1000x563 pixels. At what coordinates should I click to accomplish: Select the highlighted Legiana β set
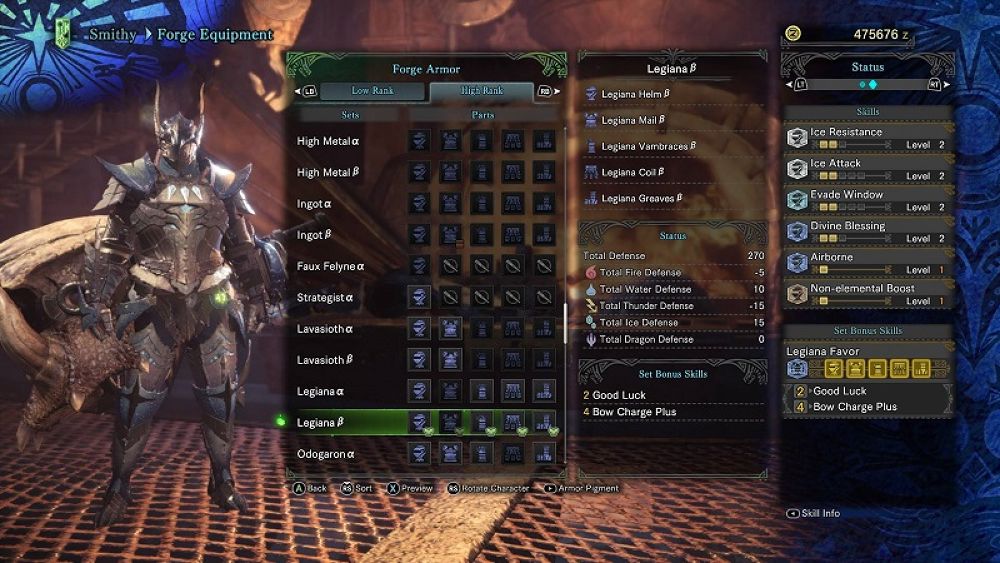(321, 423)
